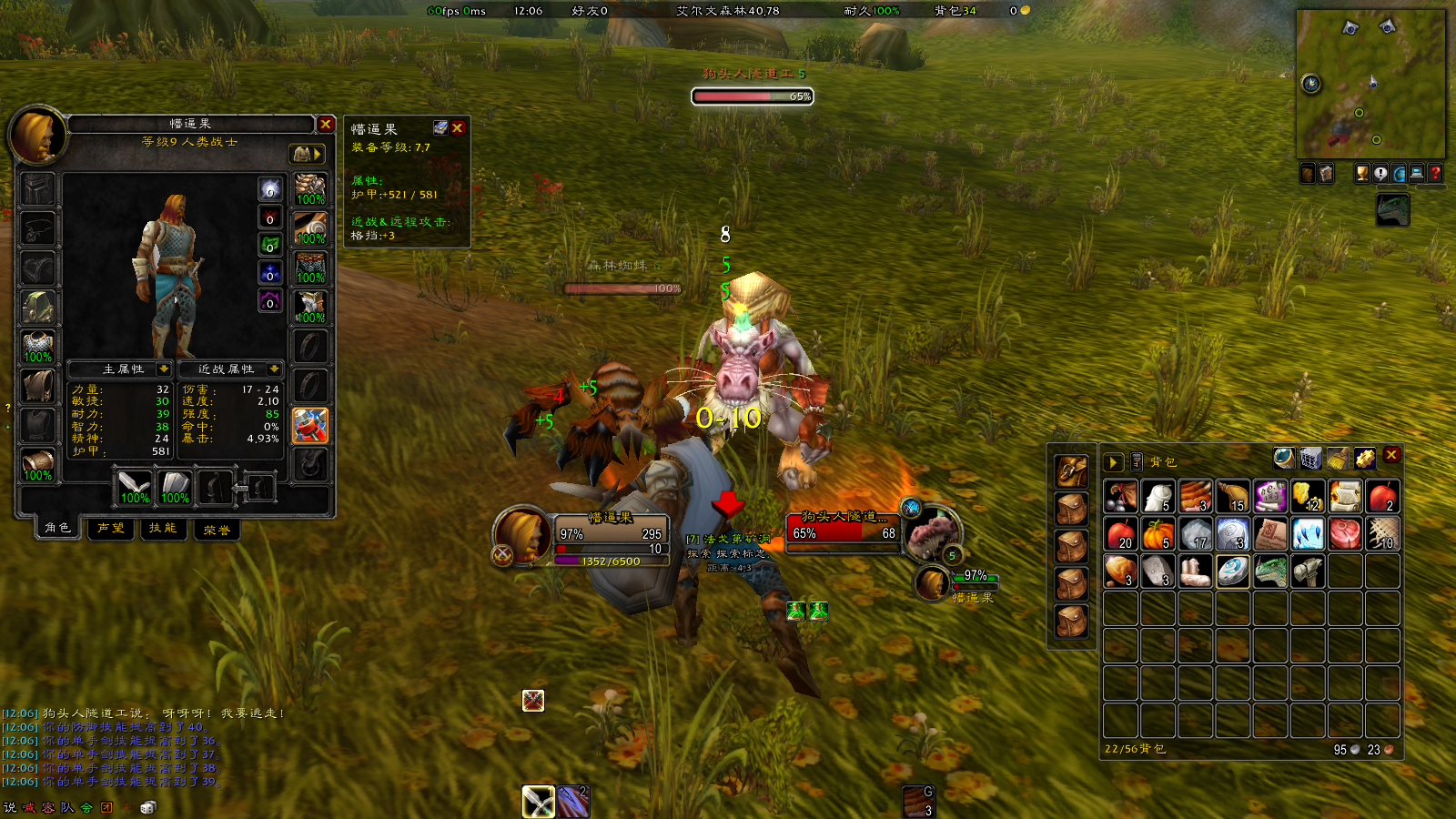This screenshot has height=819, width=1456.
Task: Click the minimap
Action: [1370, 84]
